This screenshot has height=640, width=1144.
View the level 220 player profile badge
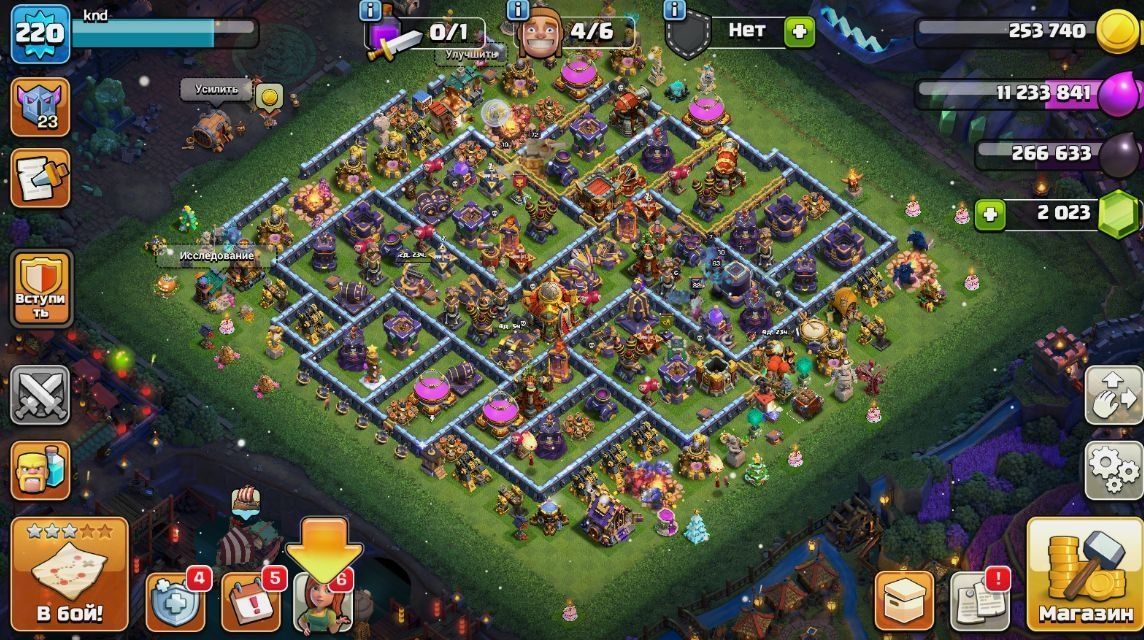[x=40, y=33]
